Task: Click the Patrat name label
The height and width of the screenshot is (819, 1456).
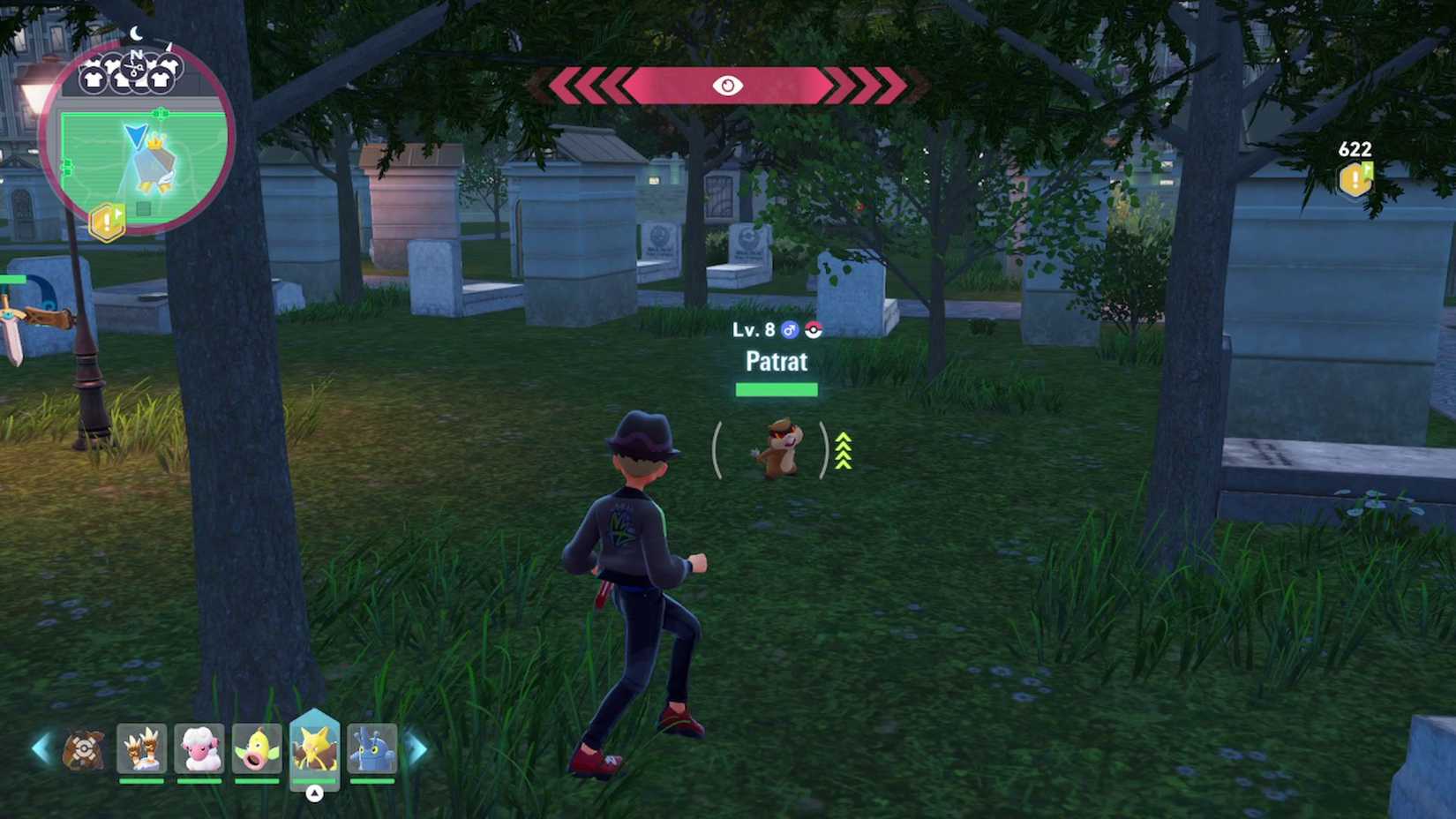Action: click(775, 362)
